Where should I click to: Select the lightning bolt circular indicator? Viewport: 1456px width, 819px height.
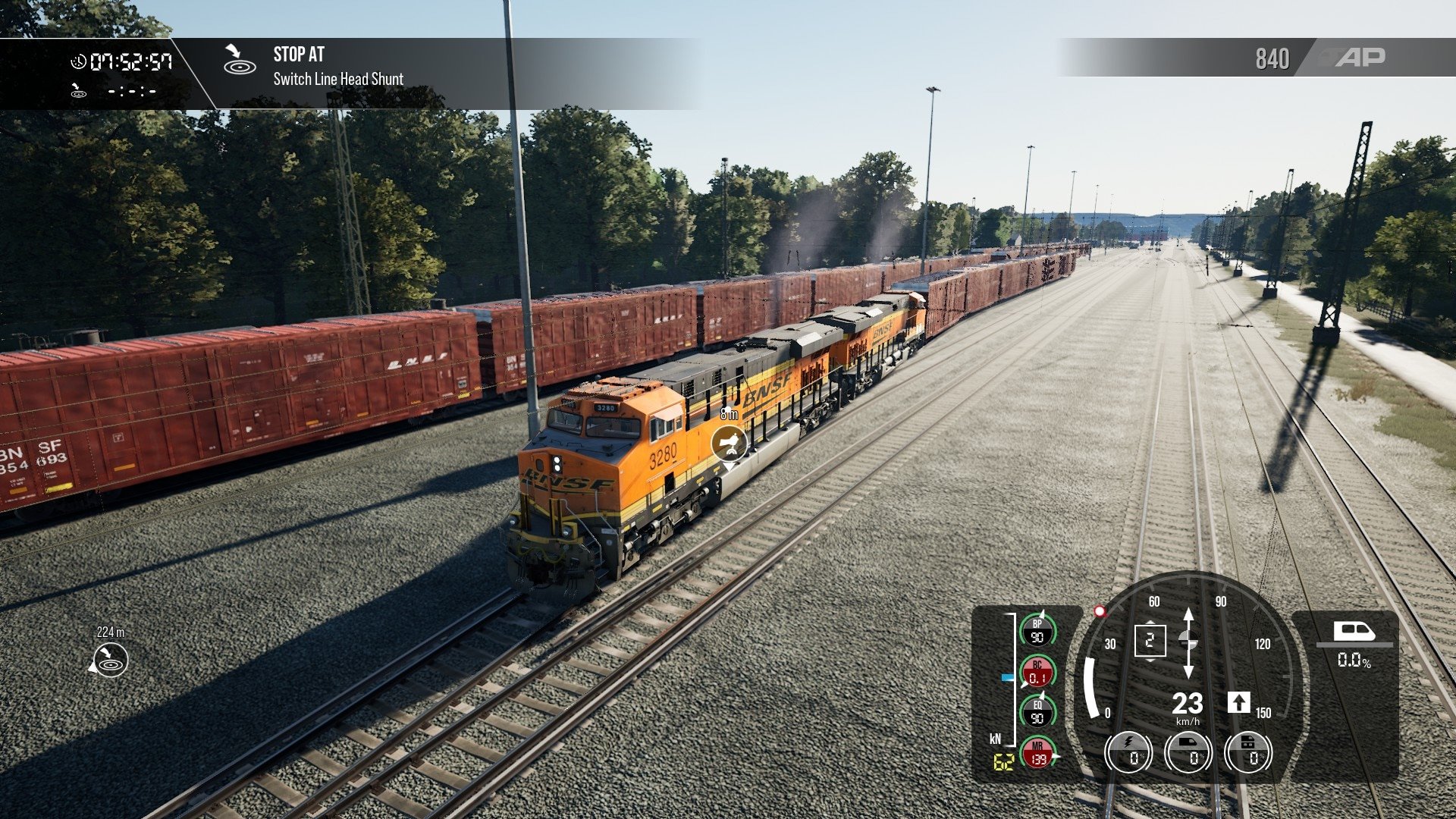(1128, 753)
